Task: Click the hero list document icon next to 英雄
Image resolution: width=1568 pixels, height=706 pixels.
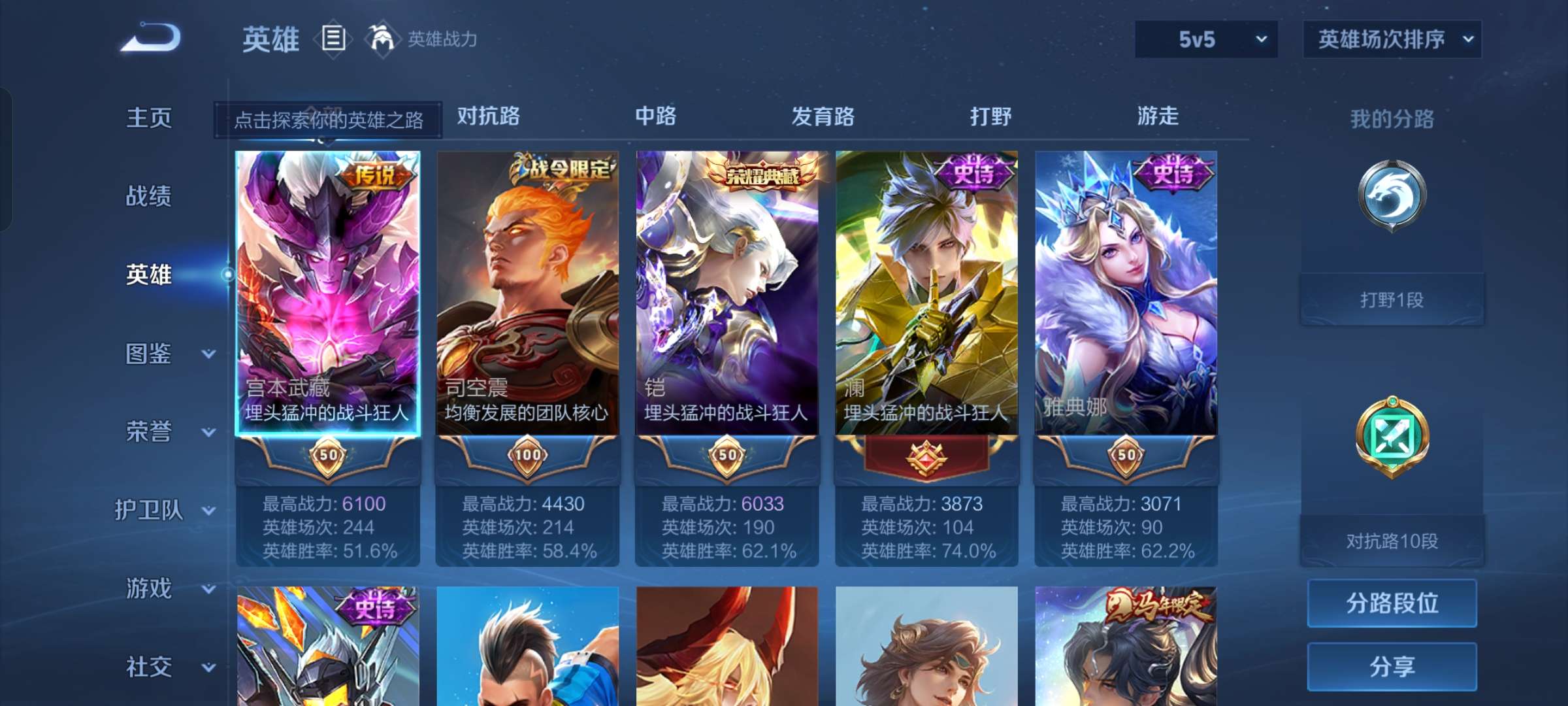Action: pos(332,39)
